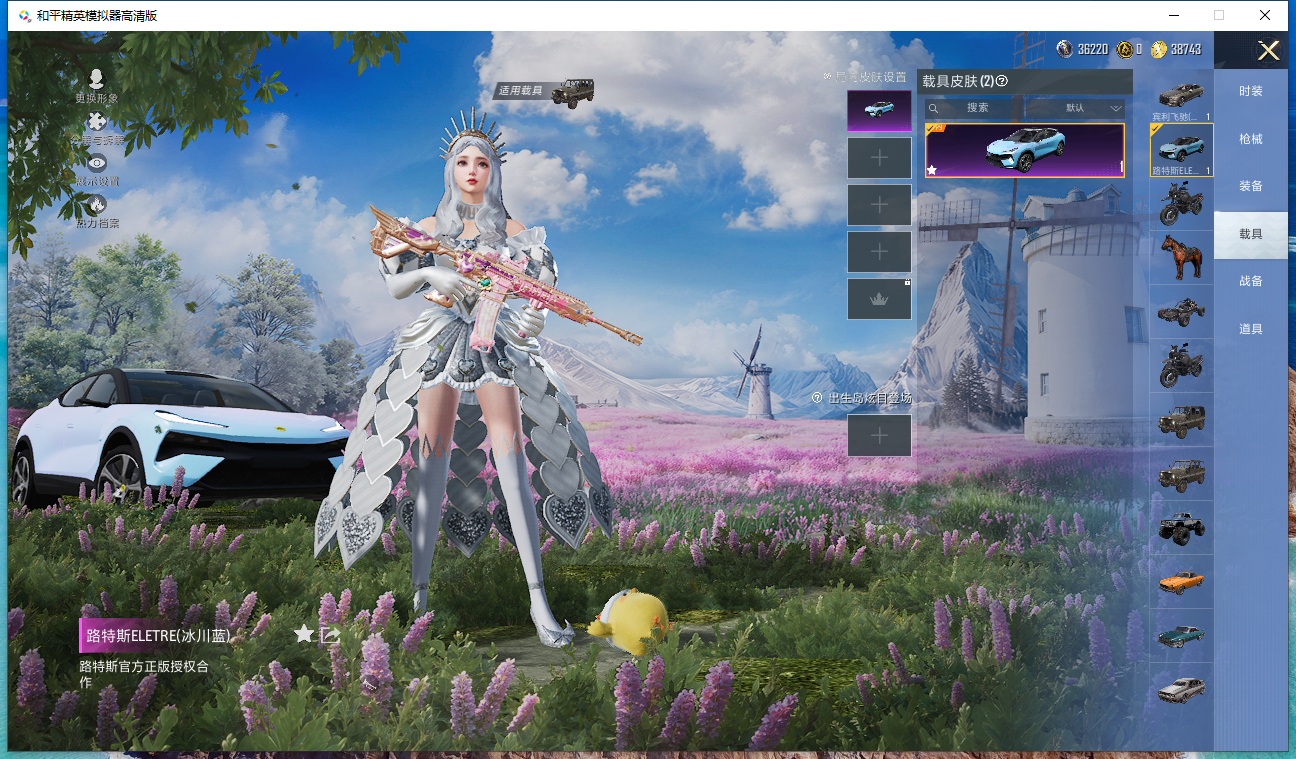Minimize the emulator window
Screen dimensions: 1296x759
pyautogui.click(x=1172, y=15)
